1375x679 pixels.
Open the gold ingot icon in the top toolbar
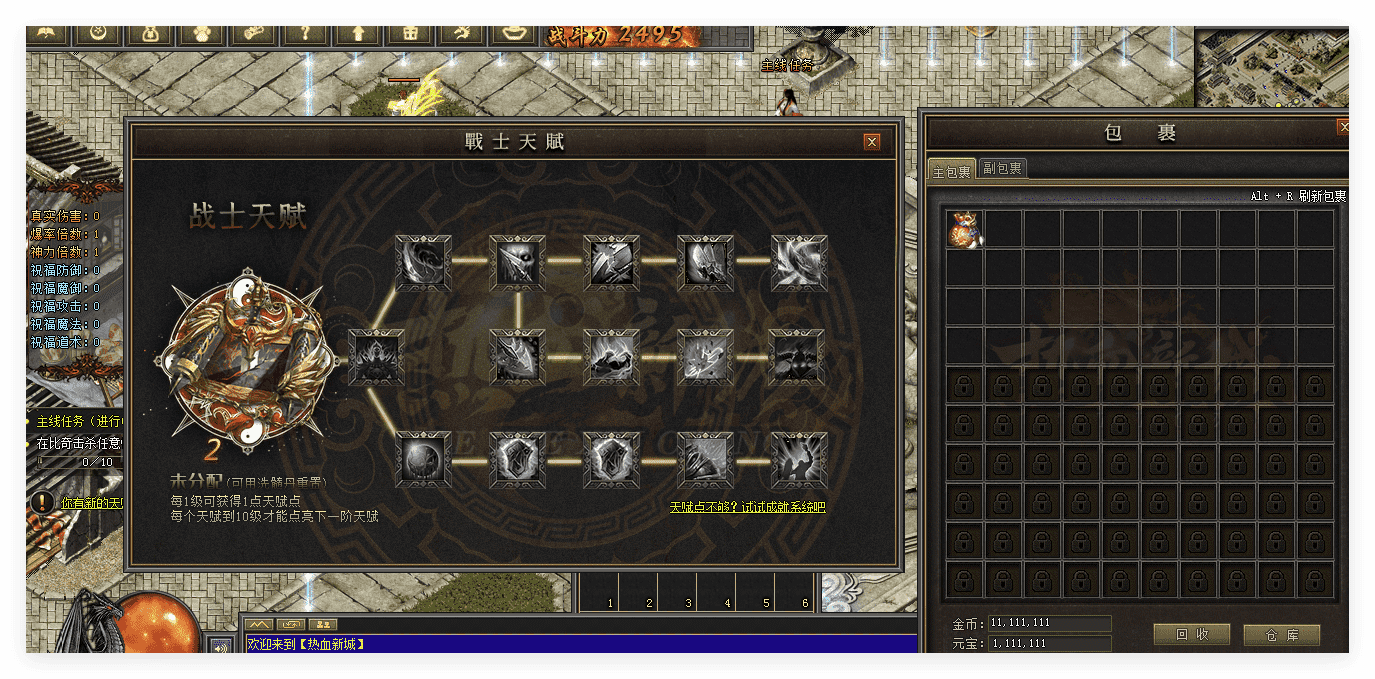(514, 34)
